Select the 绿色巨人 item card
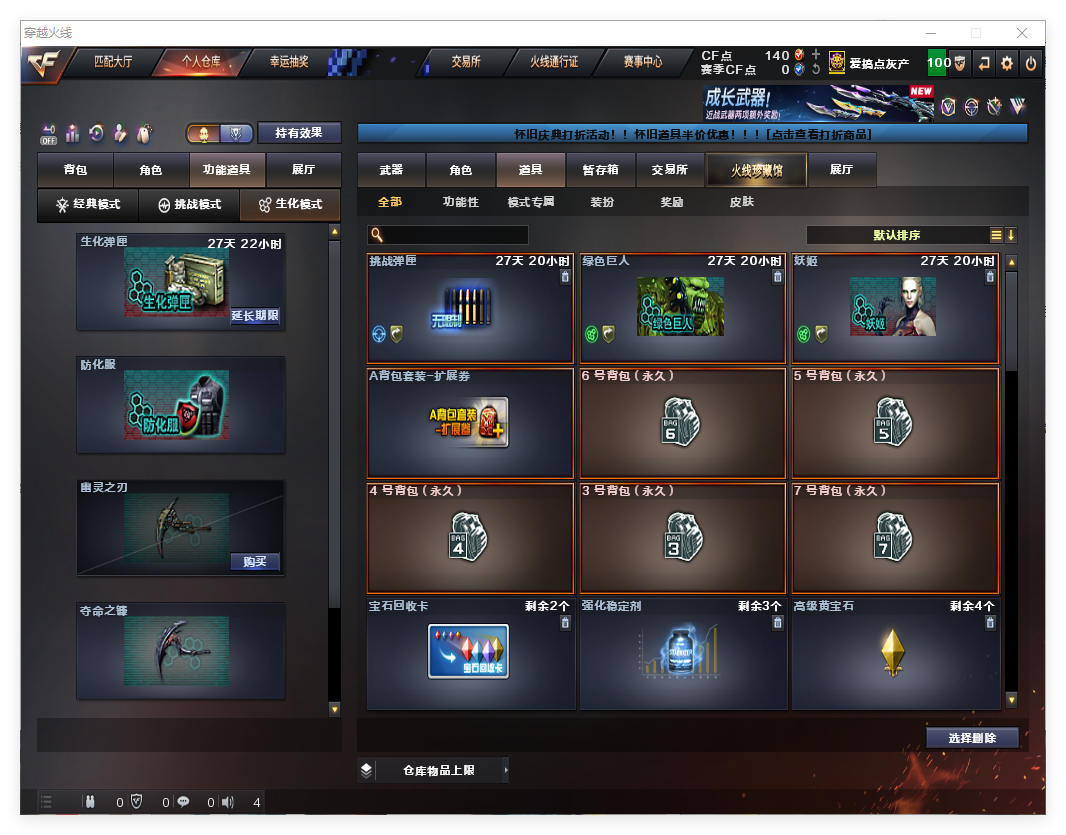This screenshot has height=835, width=1066. pos(681,308)
